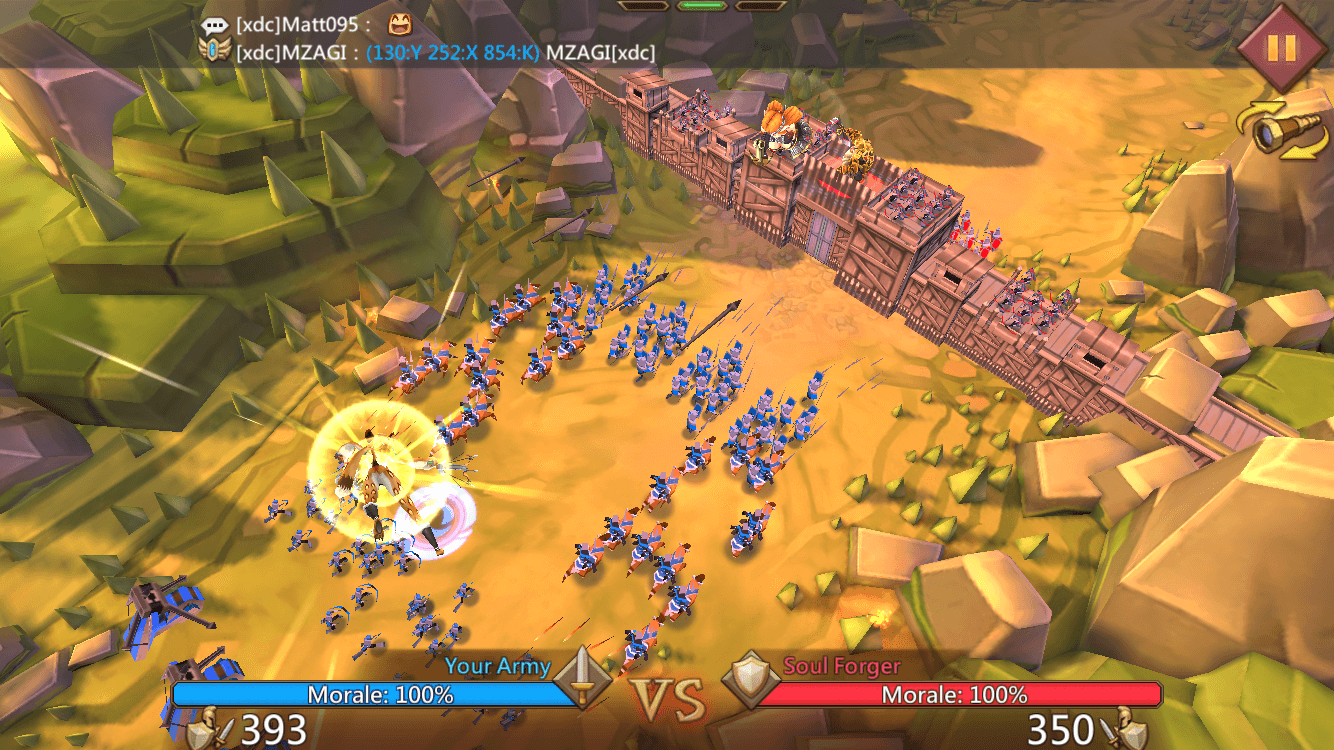Screen dimensions: 1334x750
Task: Open the shared coordinates link from MZAGI
Action: pos(453,52)
